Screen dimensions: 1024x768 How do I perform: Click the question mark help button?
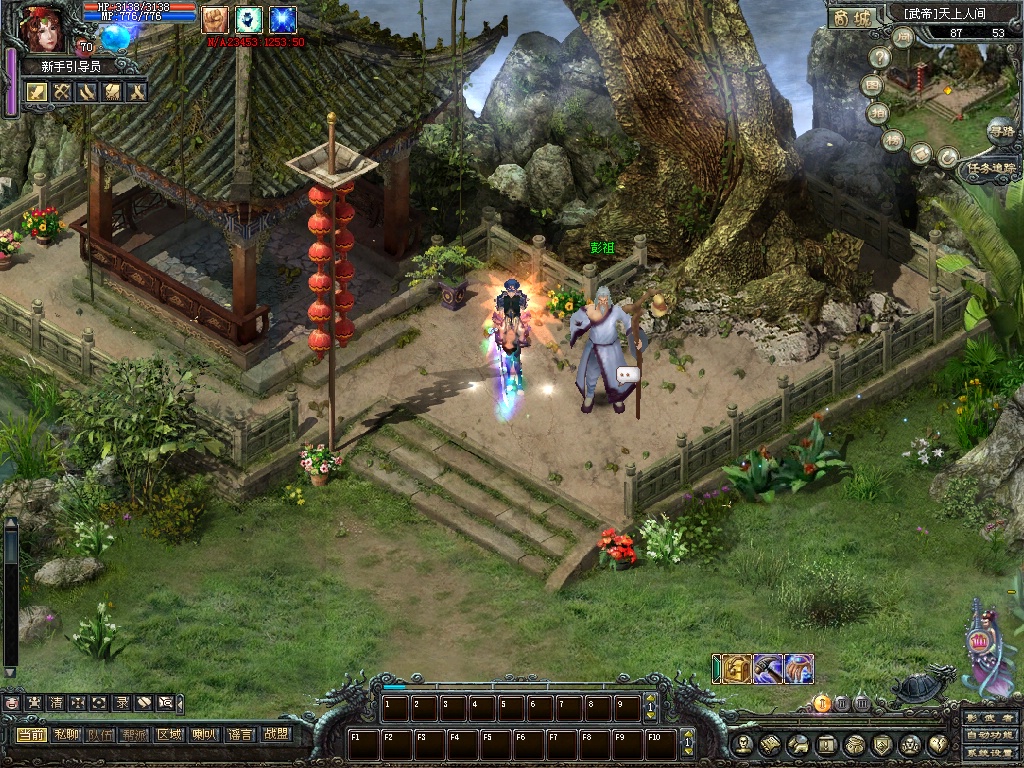879,59
